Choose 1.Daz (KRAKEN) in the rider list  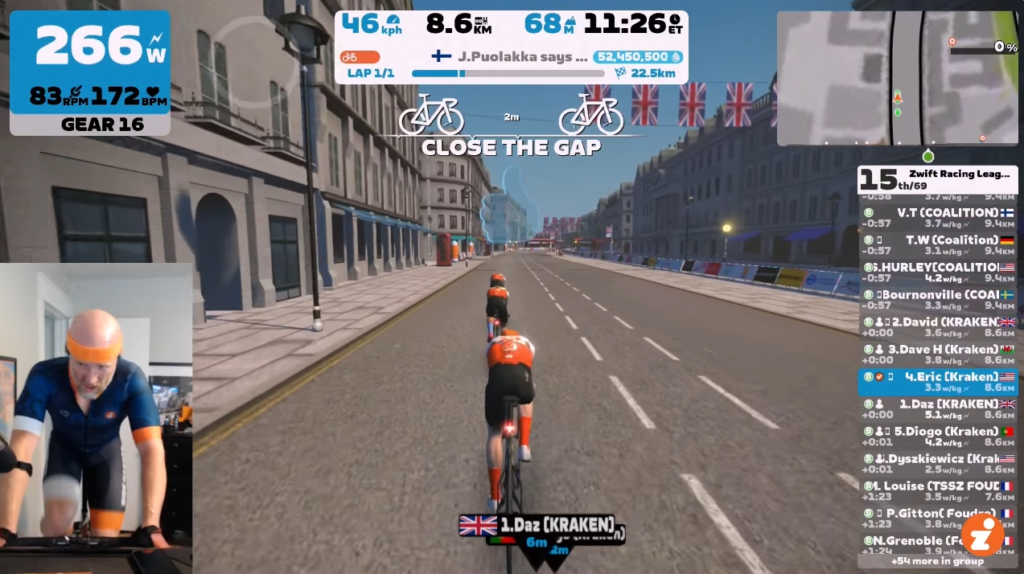click(x=937, y=409)
